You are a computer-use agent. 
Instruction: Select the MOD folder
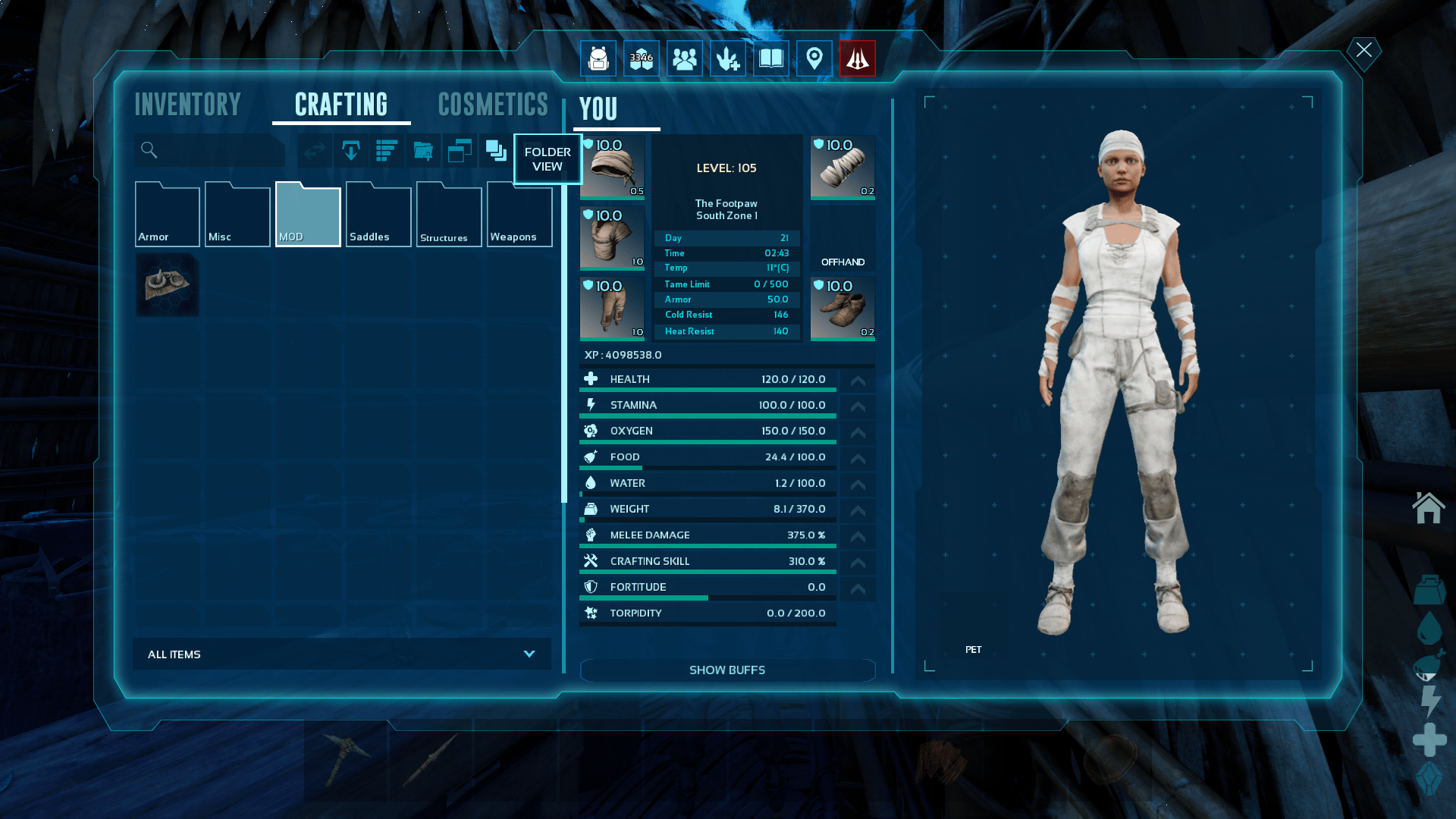point(308,215)
